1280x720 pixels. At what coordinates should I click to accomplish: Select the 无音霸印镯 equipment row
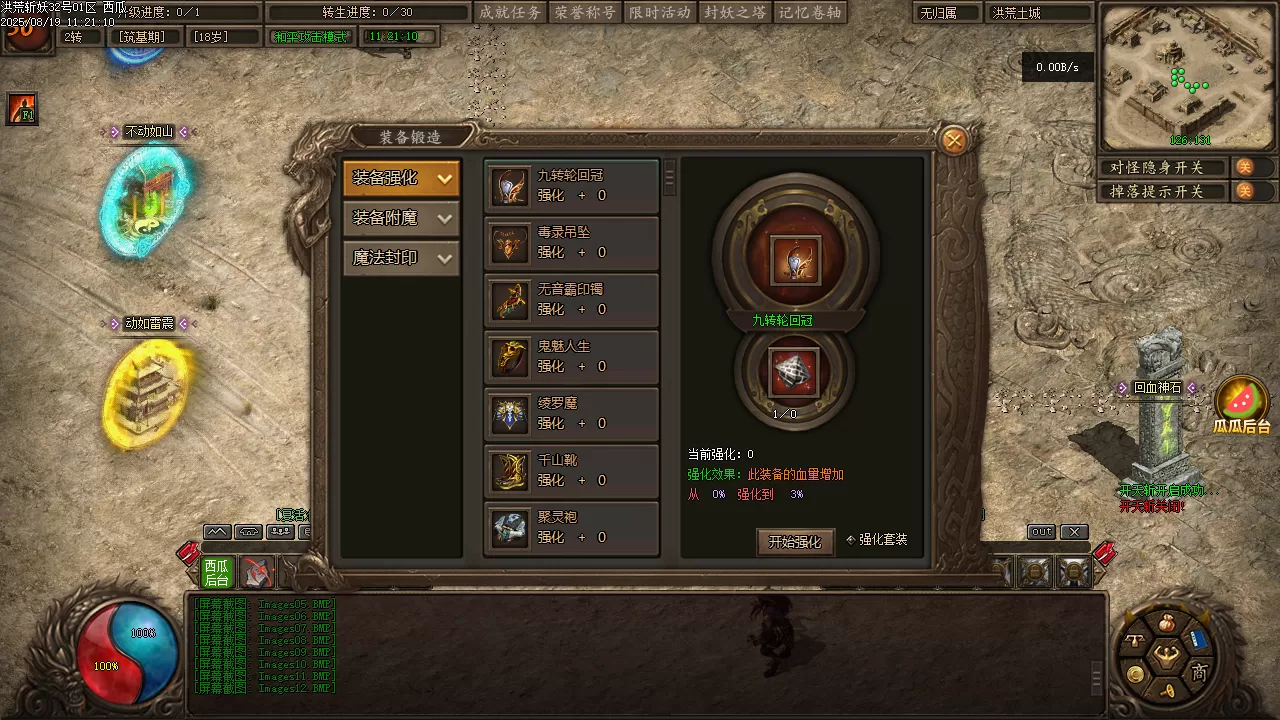coord(571,300)
